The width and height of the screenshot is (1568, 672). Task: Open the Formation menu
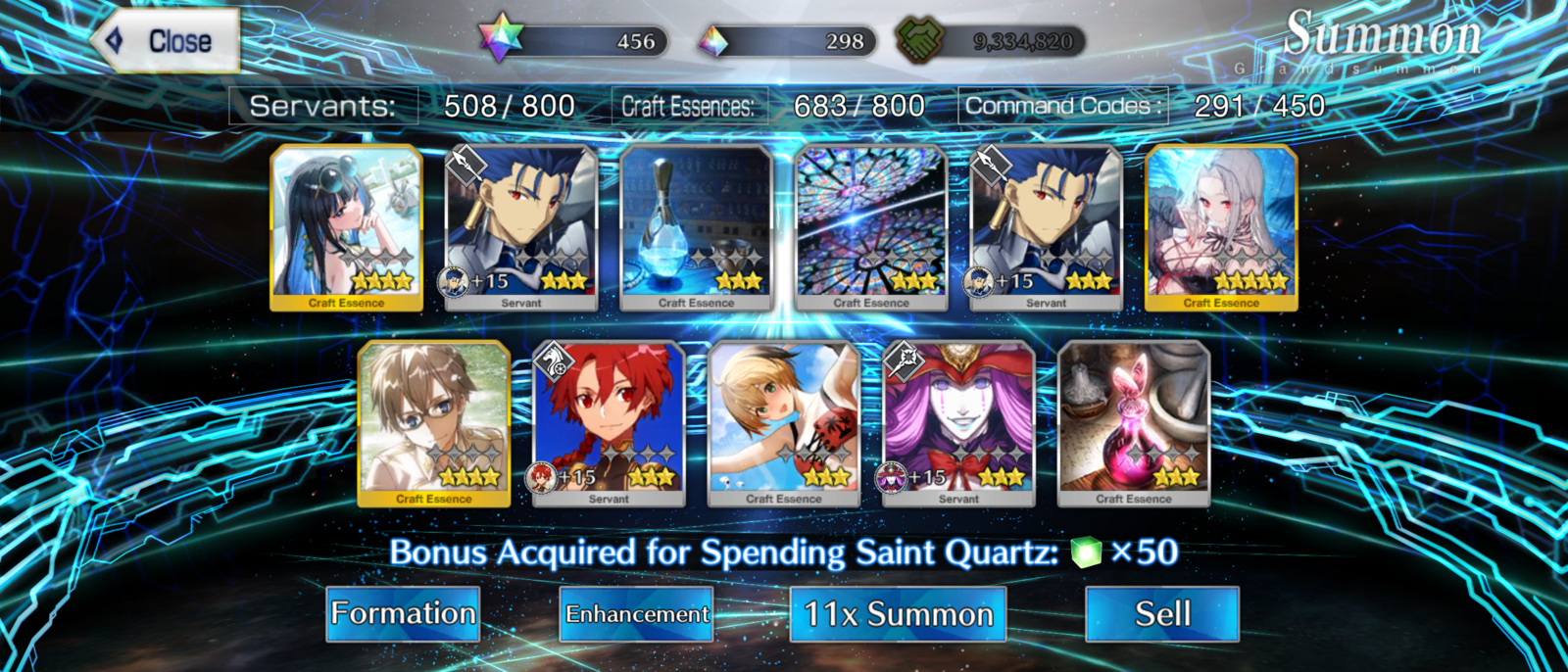403,614
